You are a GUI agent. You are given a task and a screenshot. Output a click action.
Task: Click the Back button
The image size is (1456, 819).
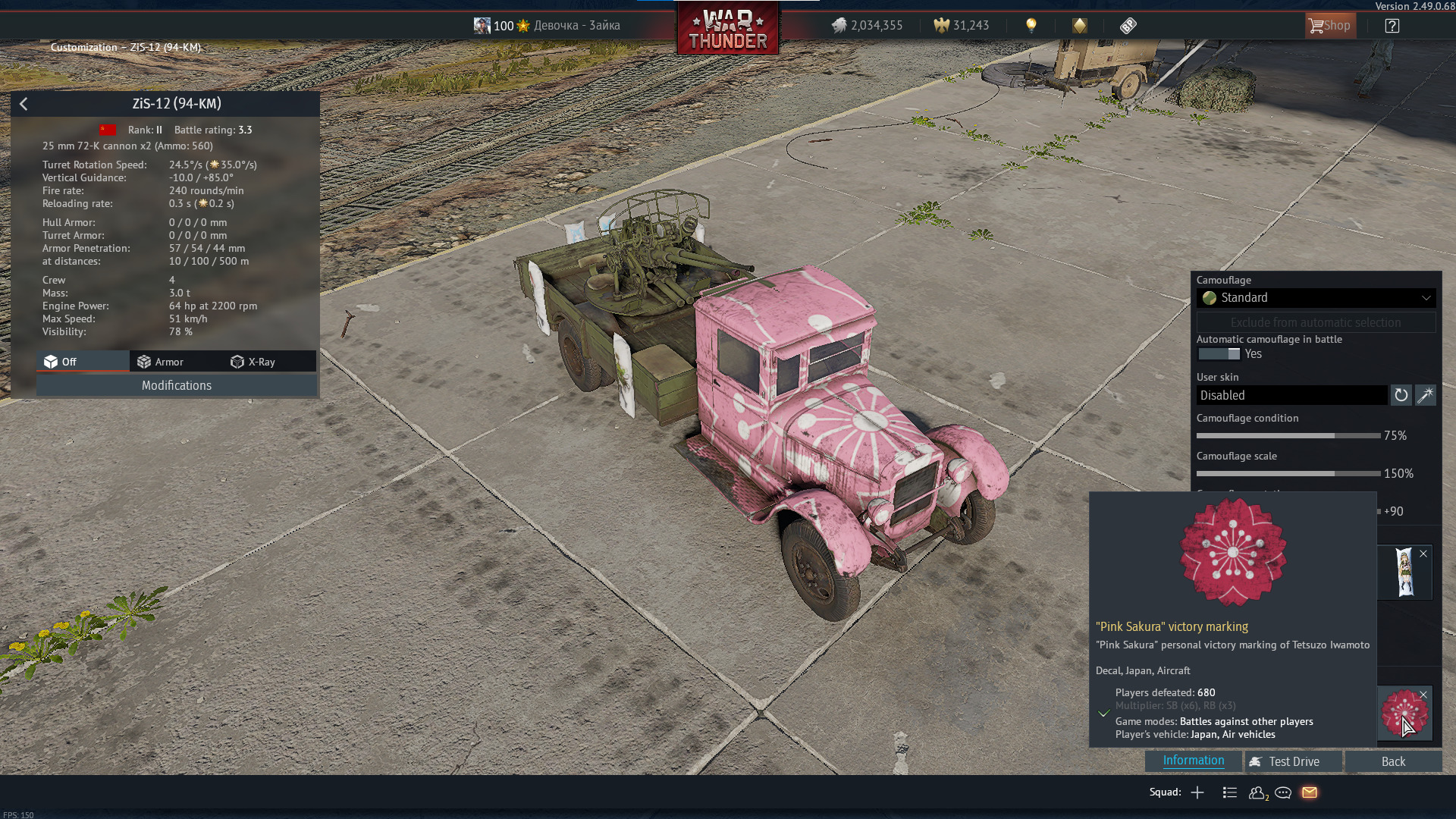tap(1393, 761)
